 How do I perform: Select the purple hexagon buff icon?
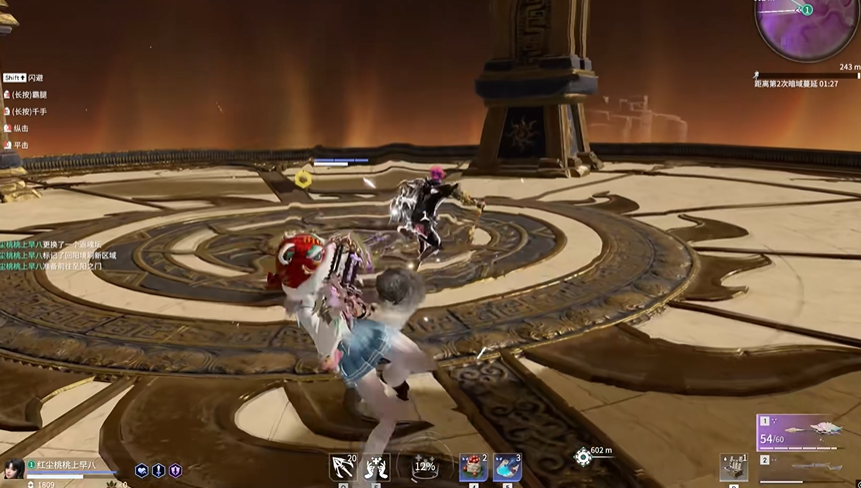coord(175,470)
